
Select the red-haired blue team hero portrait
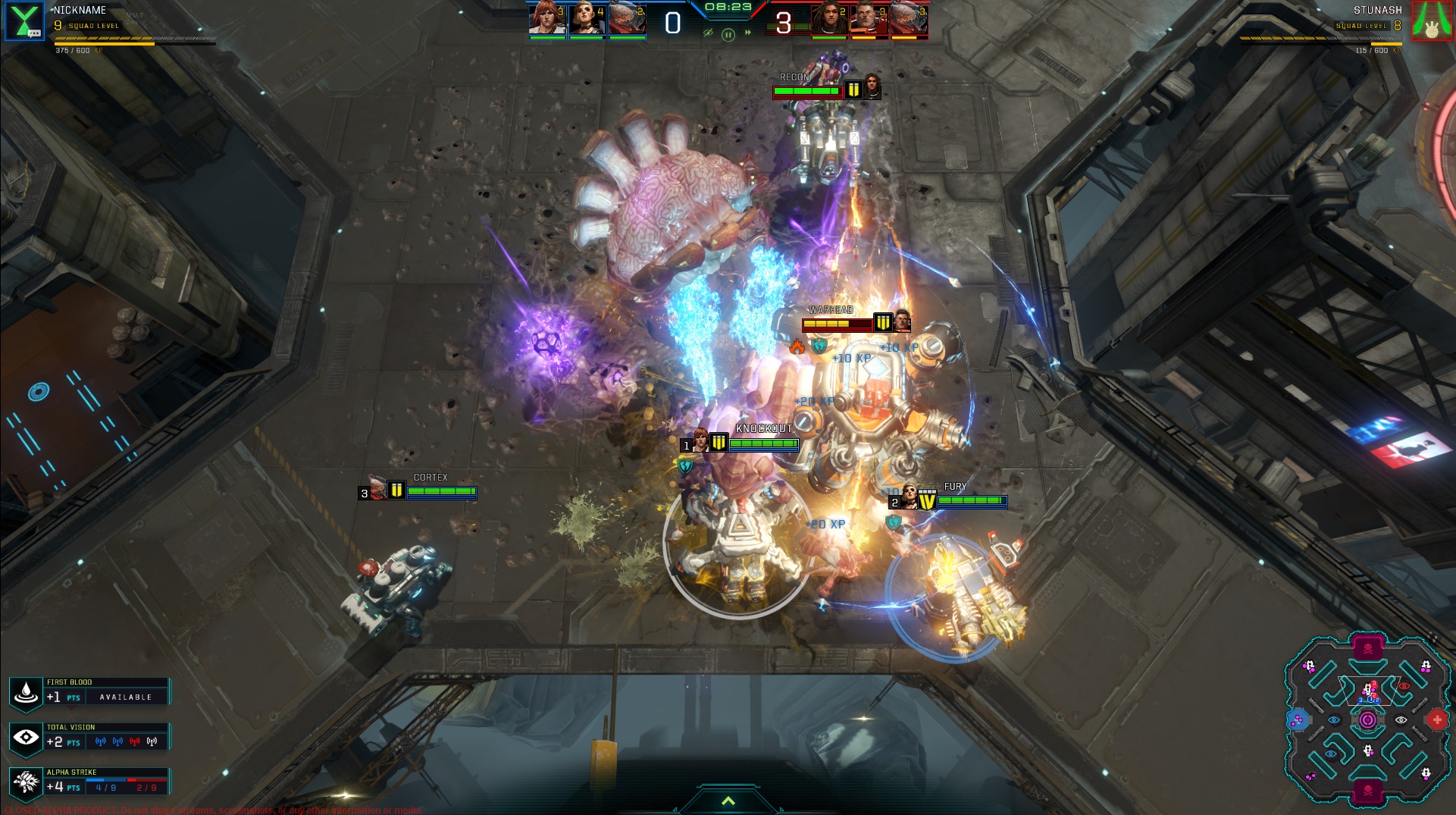tap(547, 18)
